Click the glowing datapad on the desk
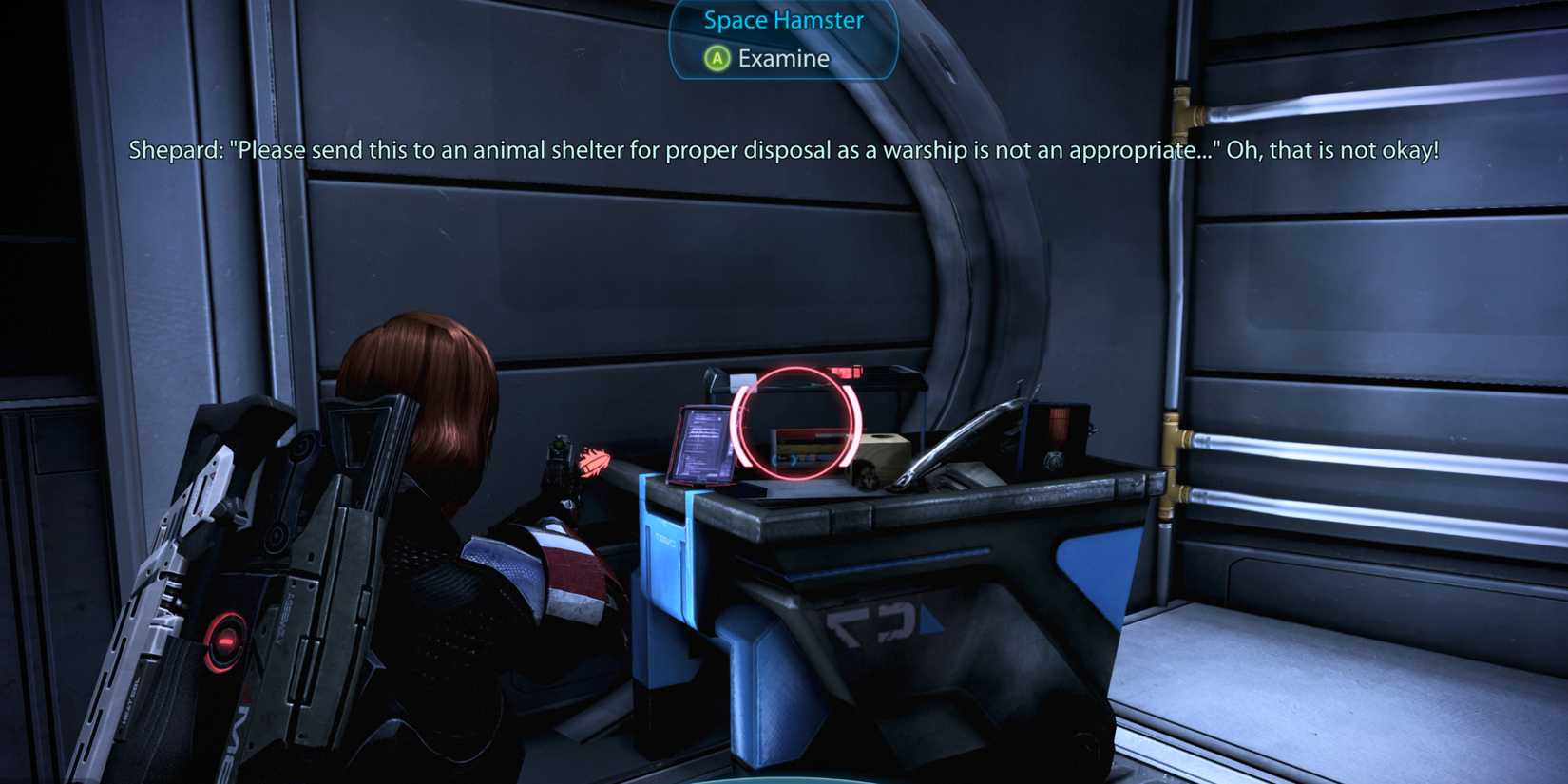1568x784 pixels. coord(703,443)
